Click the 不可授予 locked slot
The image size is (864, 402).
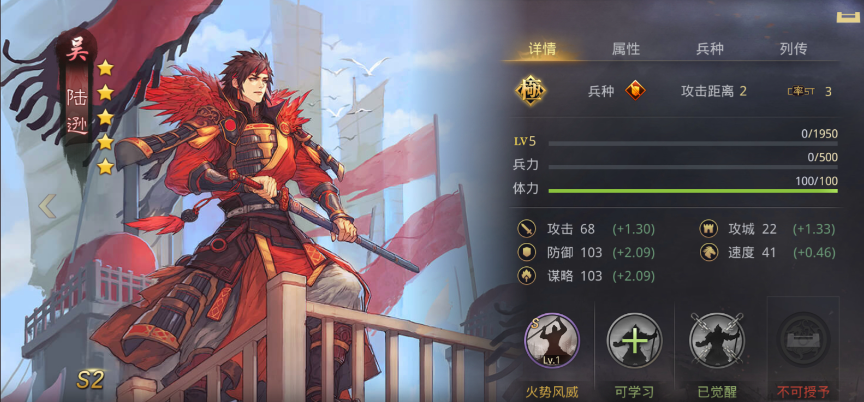click(803, 341)
